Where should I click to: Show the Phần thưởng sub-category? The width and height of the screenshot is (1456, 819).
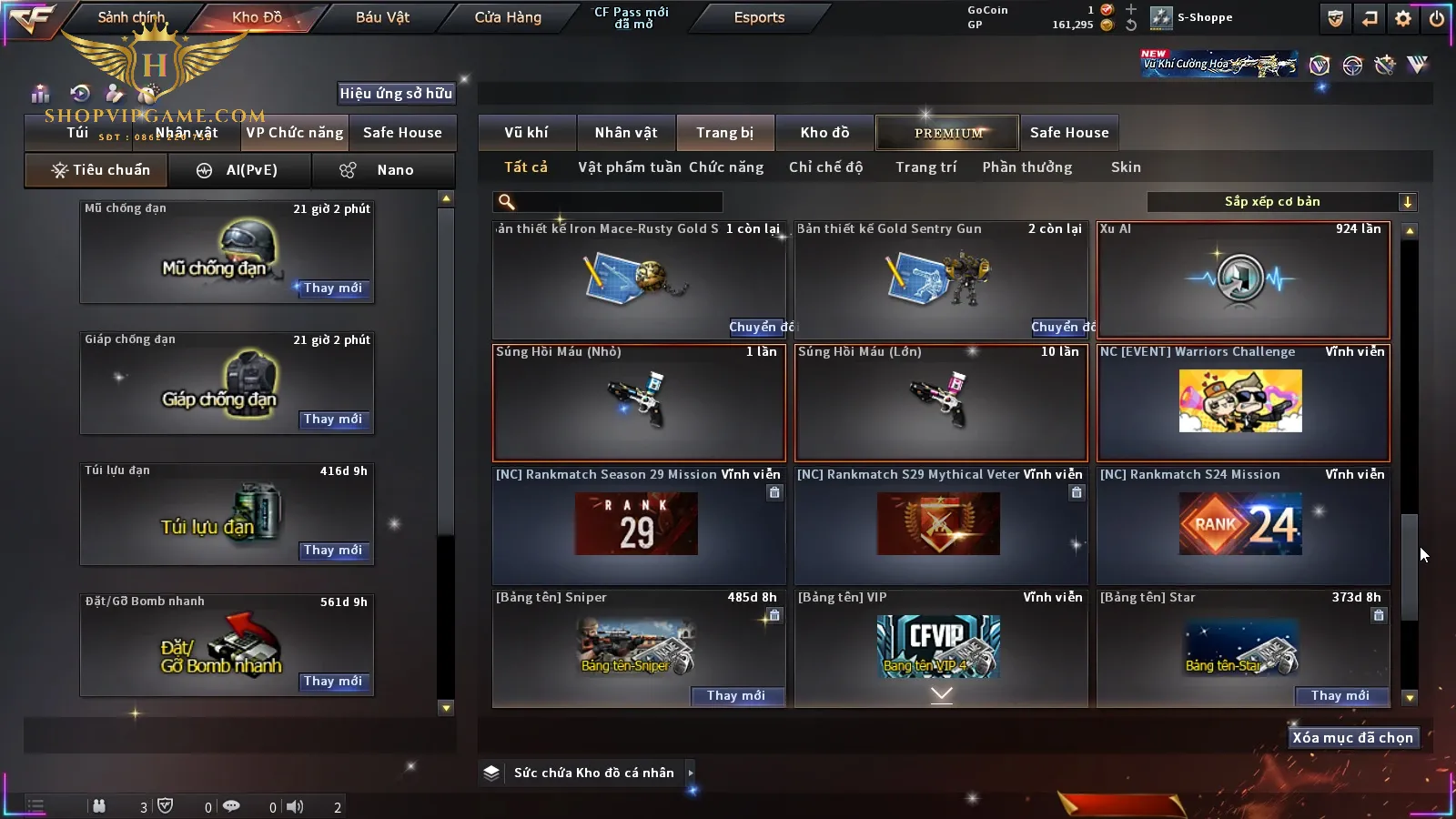click(x=1027, y=167)
